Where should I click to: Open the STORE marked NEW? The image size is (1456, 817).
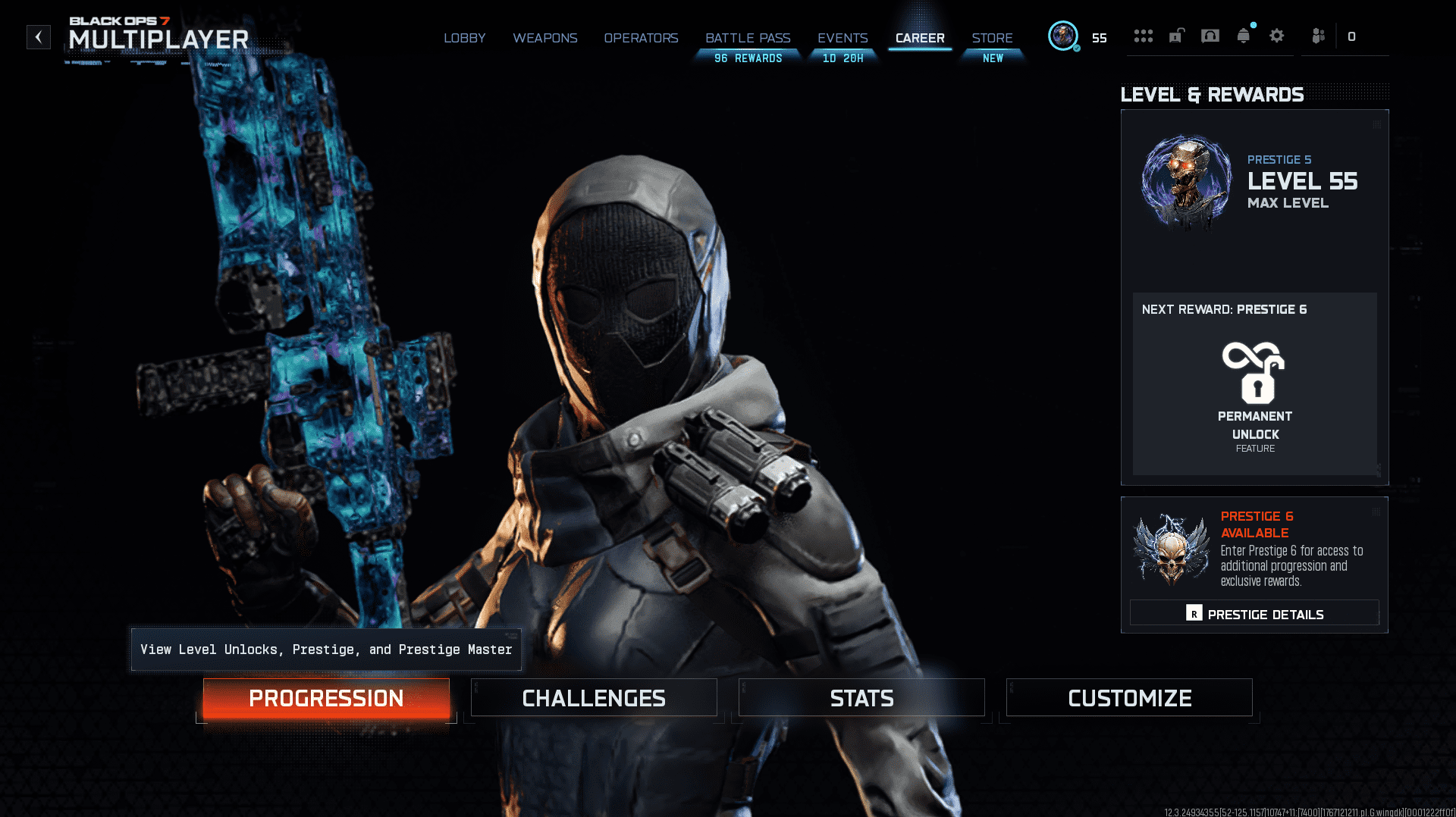coord(993,38)
